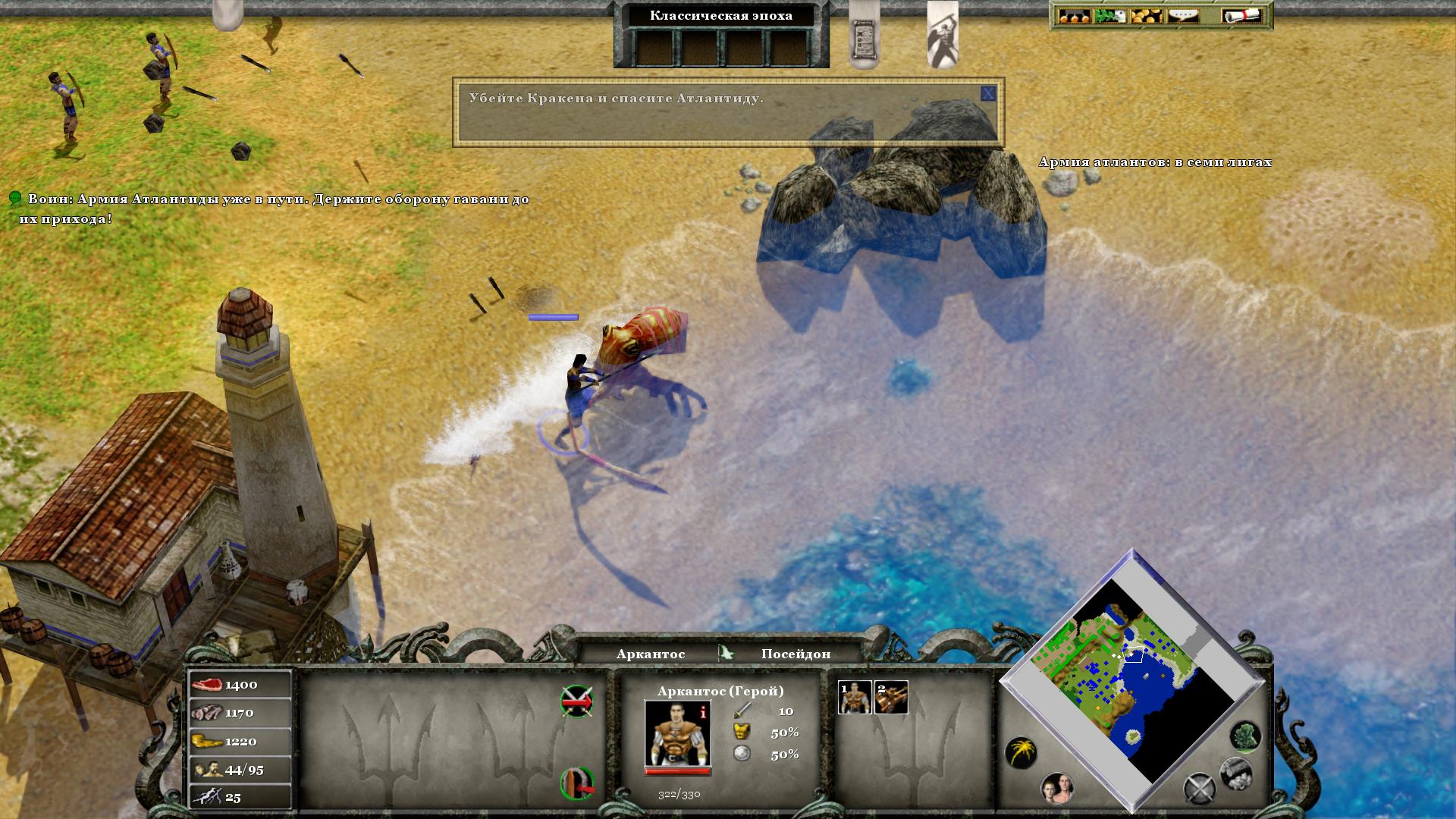Select control group 1 with Arkantos
Viewport: 1456px width, 819px height.
(854, 697)
